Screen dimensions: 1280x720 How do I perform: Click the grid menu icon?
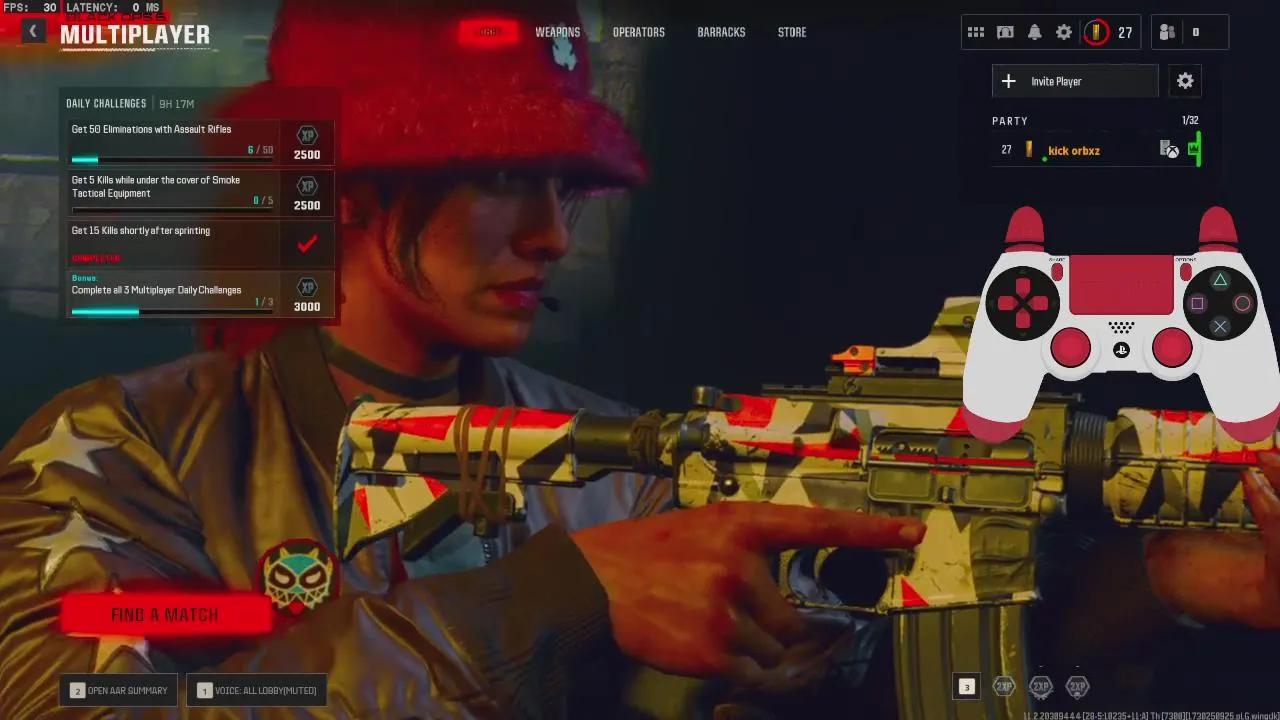pyautogui.click(x=976, y=31)
